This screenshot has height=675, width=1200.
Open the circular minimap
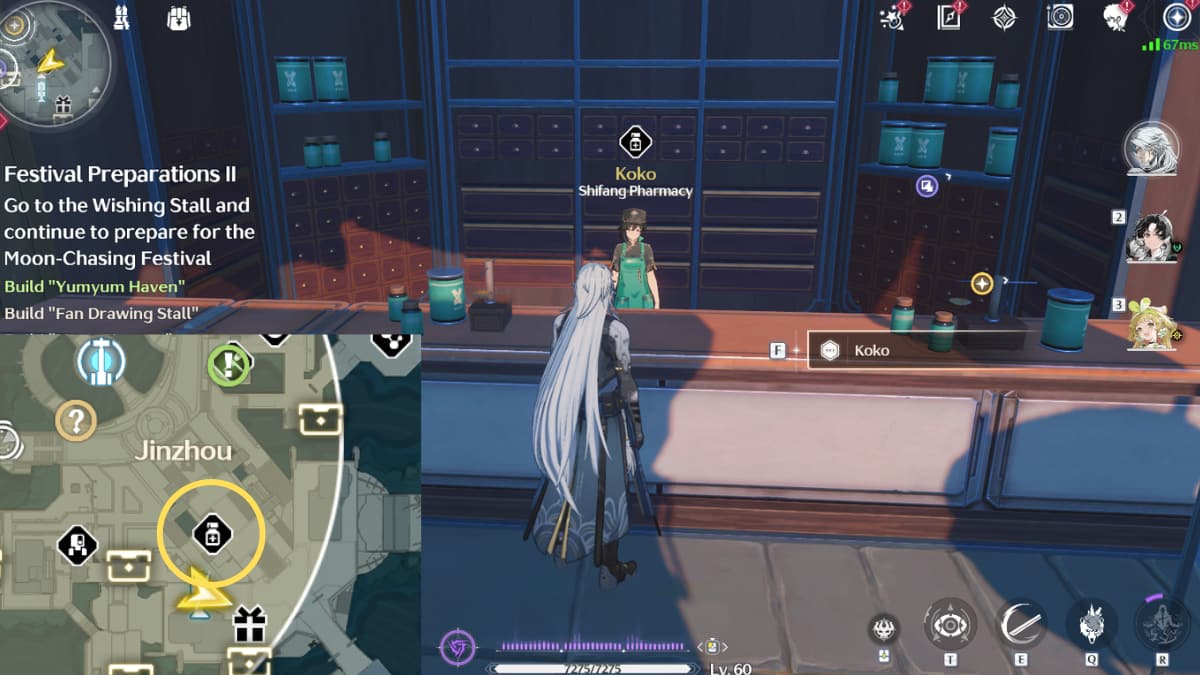point(55,62)
